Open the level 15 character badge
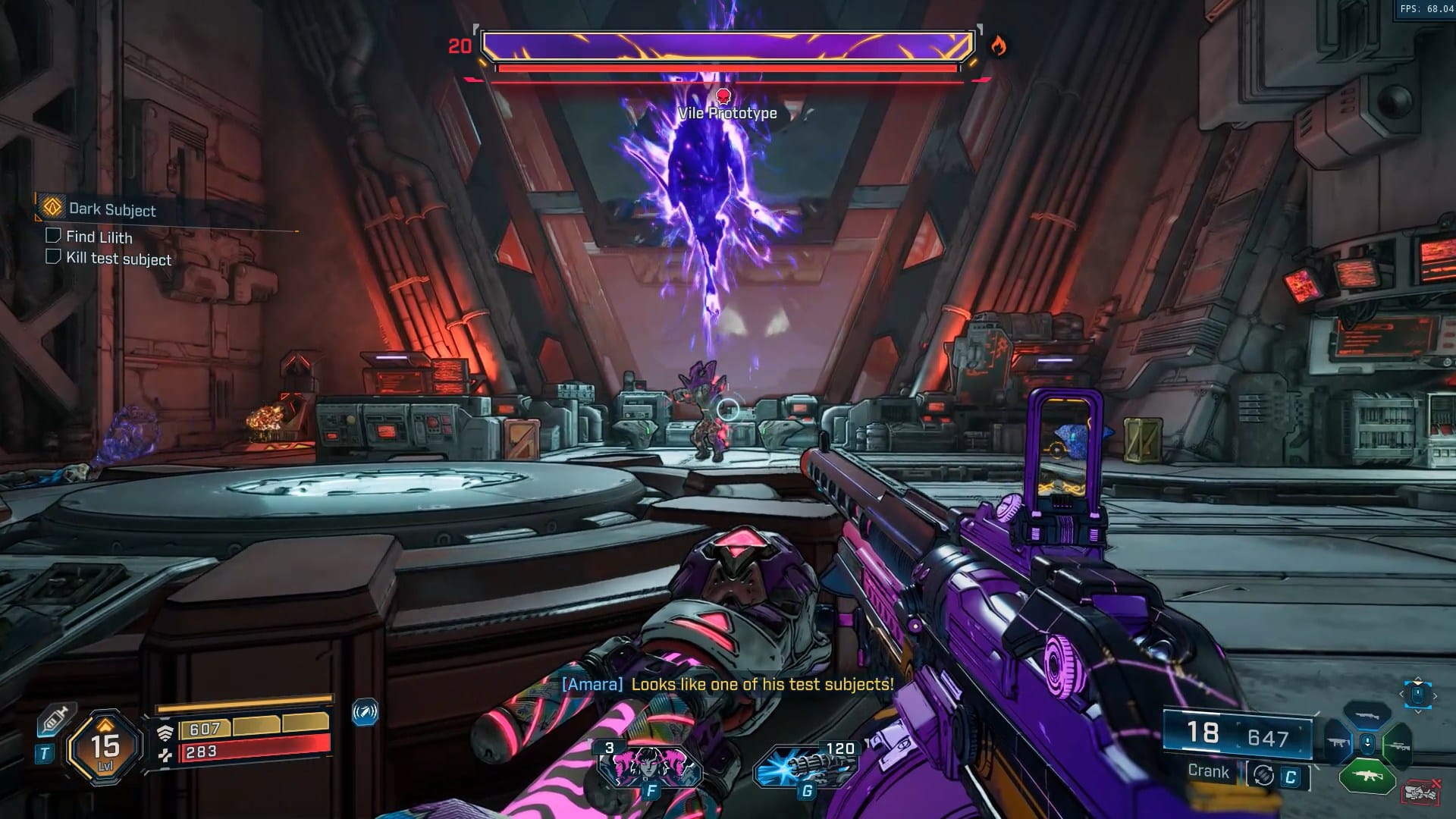1456x819 pixels. point(105,748)
